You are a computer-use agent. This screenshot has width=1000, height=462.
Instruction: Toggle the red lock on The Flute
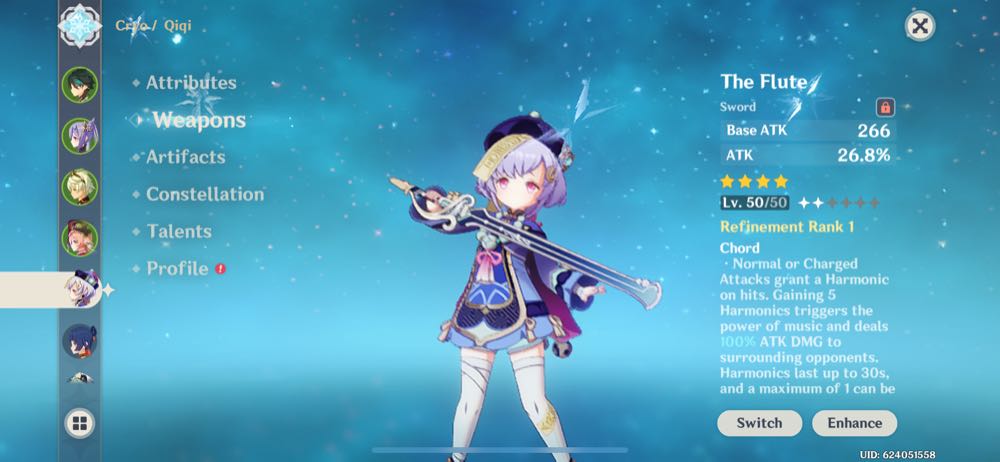pos(884,107)
